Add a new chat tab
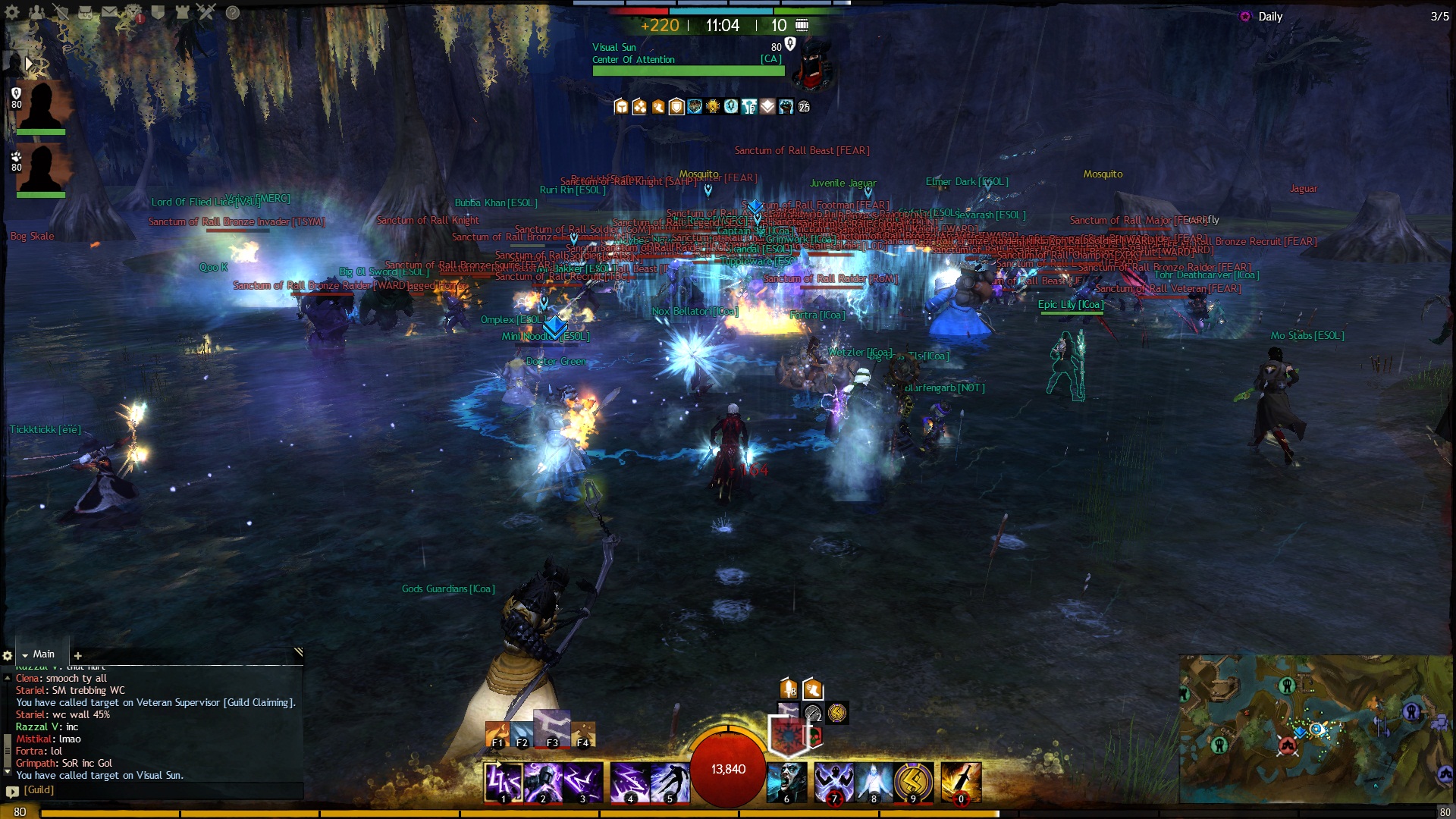Viewport: 1456px width, 819px height. pos(77,655)
